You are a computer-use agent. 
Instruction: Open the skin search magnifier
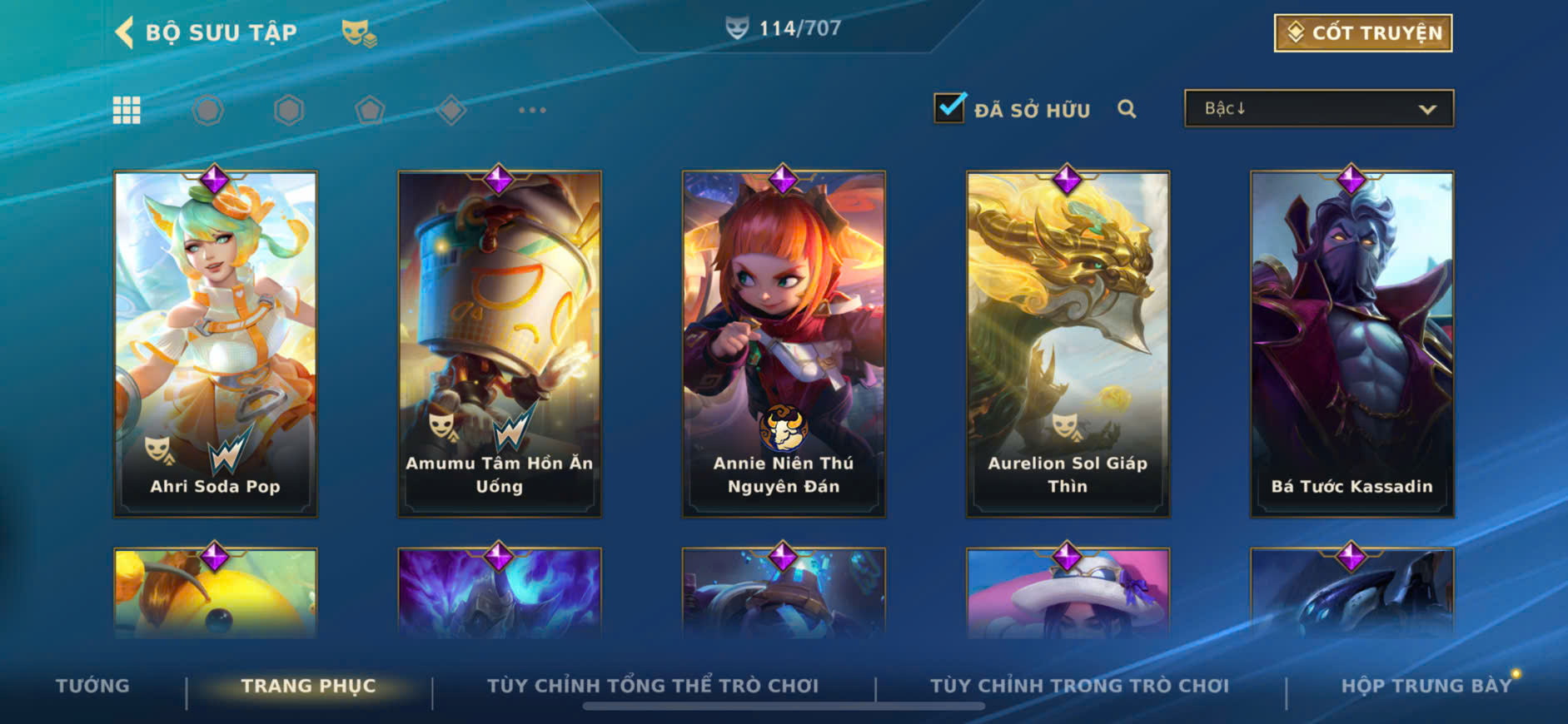click(1127, 109)
